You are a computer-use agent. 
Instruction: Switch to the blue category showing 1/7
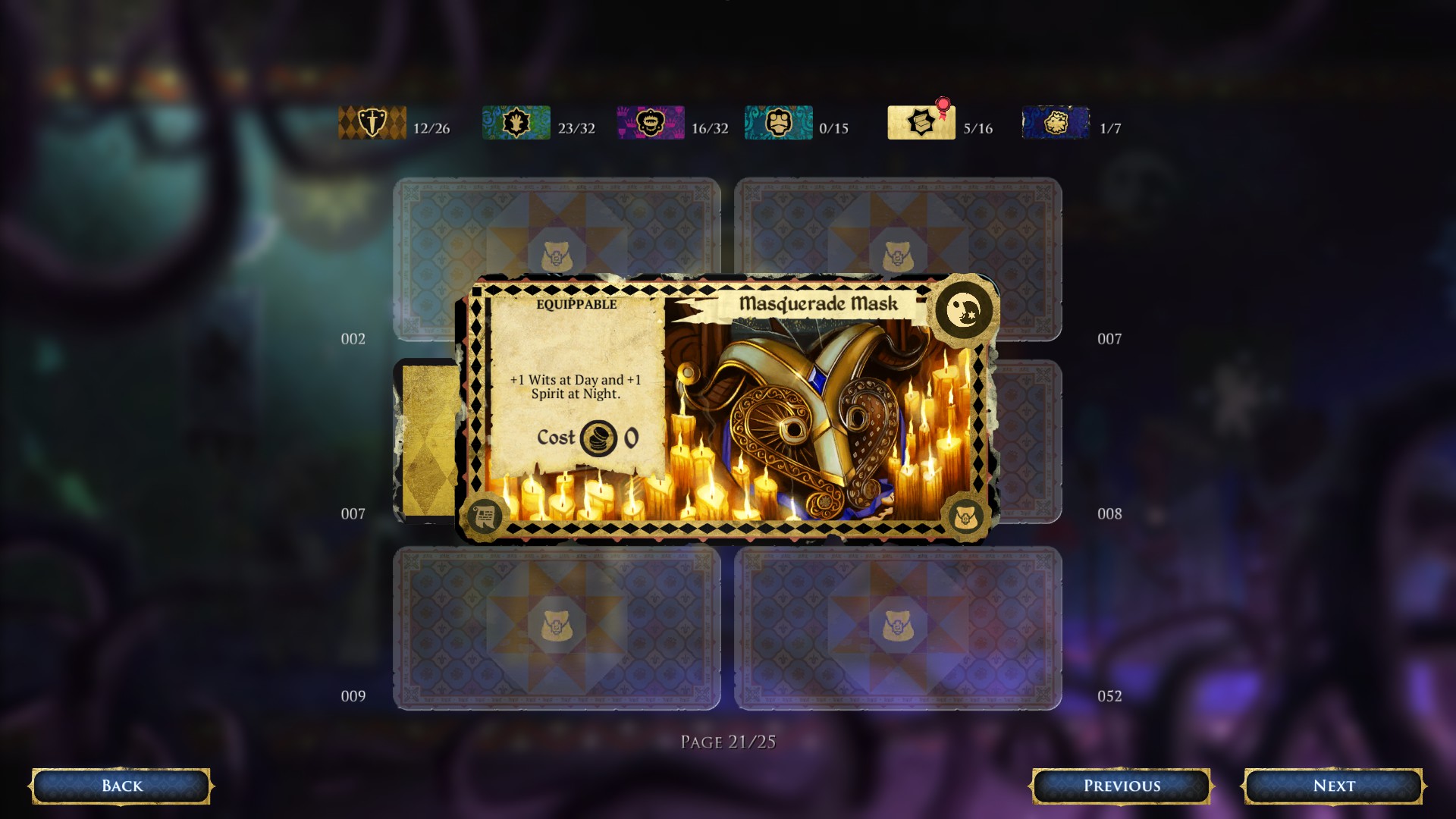(1056, 123)
